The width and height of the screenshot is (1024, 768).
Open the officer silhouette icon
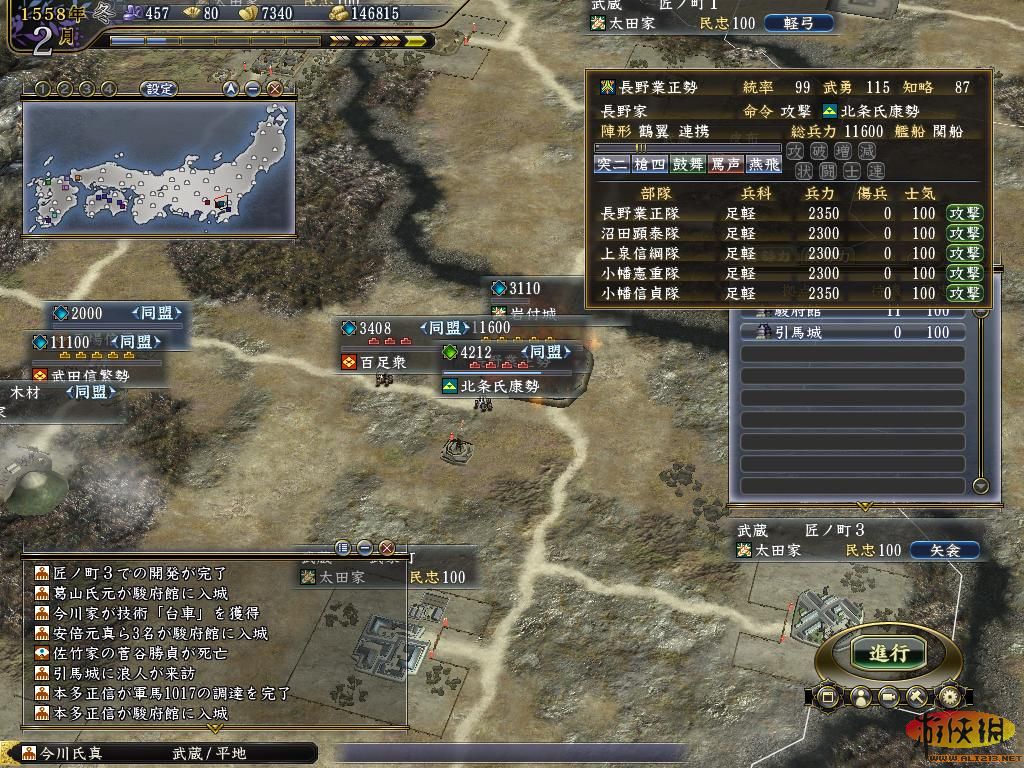pos(859,697)
